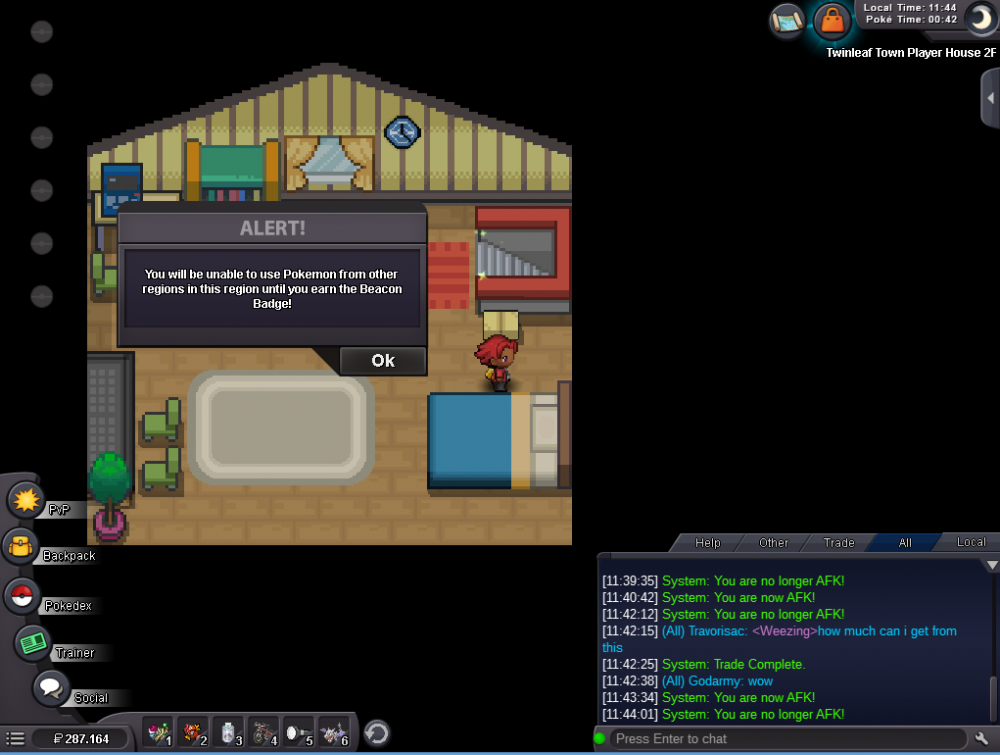
Task: Switch chat to the Help tab
Action: point(708,543)
